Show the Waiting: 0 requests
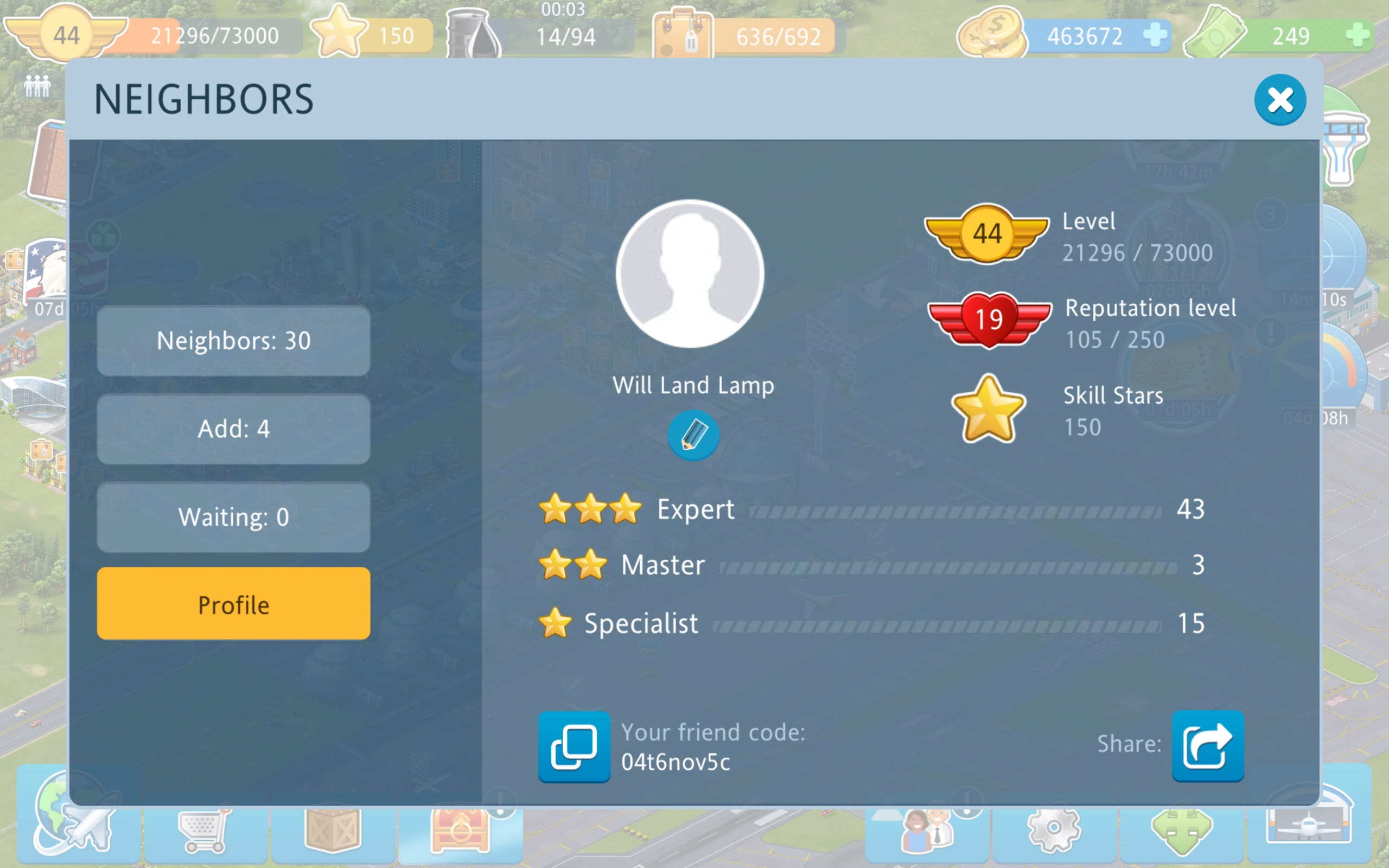Viewport: 1389px width, 868px height. (x=233, y=516)
